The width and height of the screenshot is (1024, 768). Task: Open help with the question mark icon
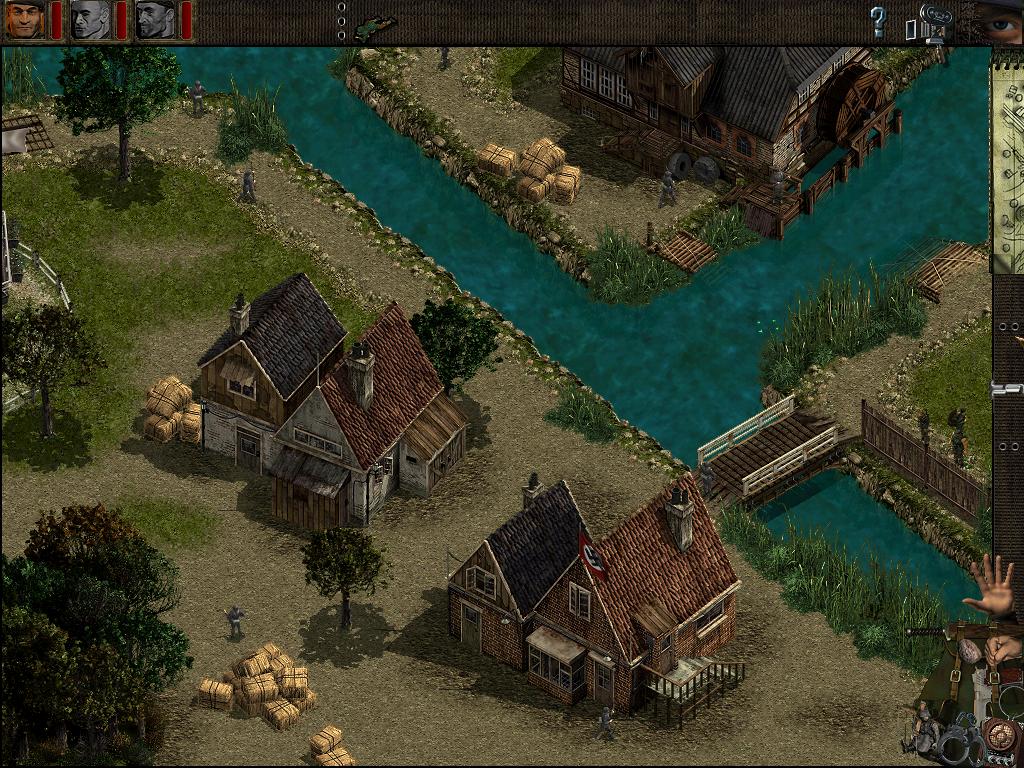pos(878,21)
